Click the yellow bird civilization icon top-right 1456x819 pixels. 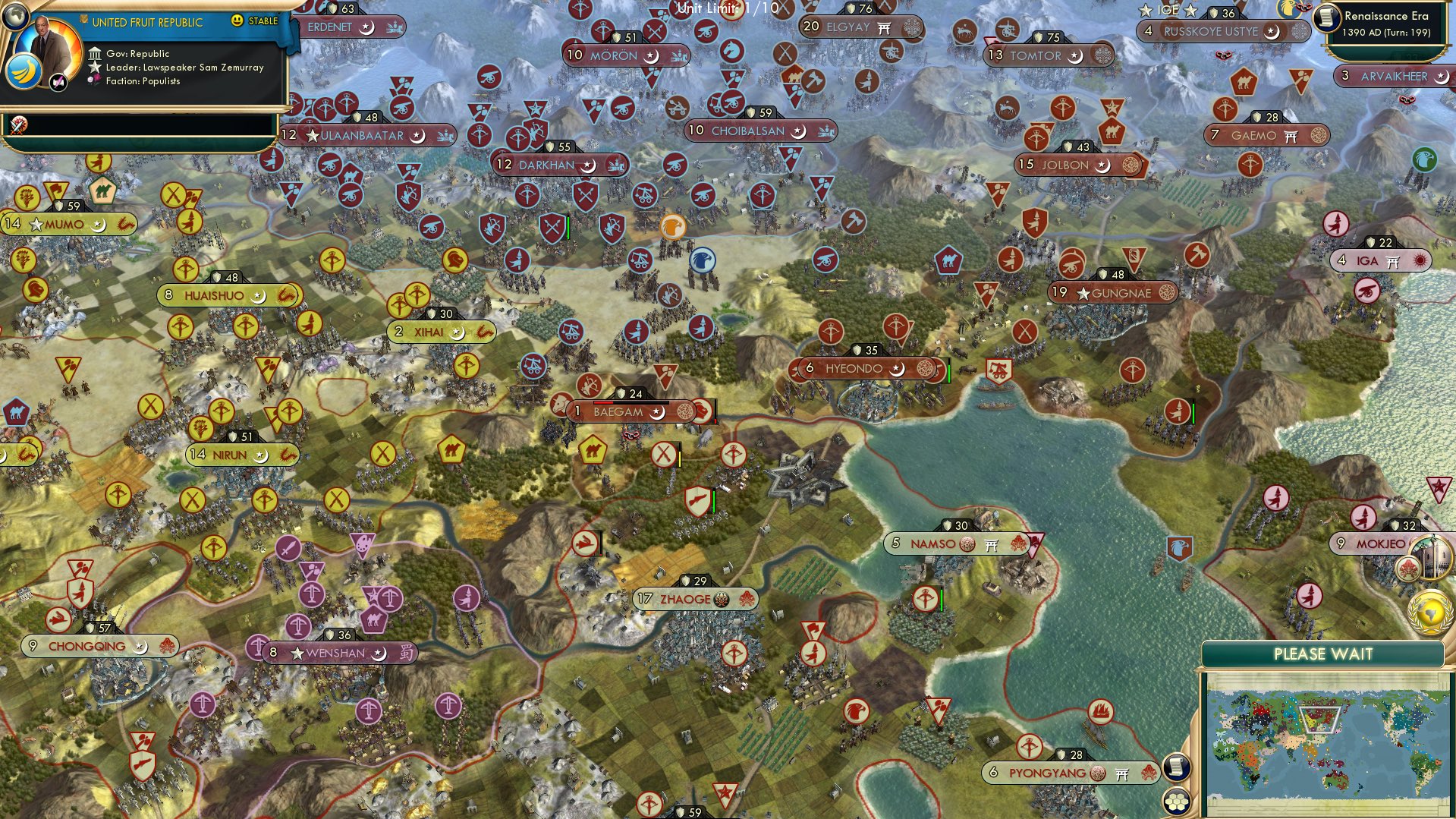tap(1289, 9)
